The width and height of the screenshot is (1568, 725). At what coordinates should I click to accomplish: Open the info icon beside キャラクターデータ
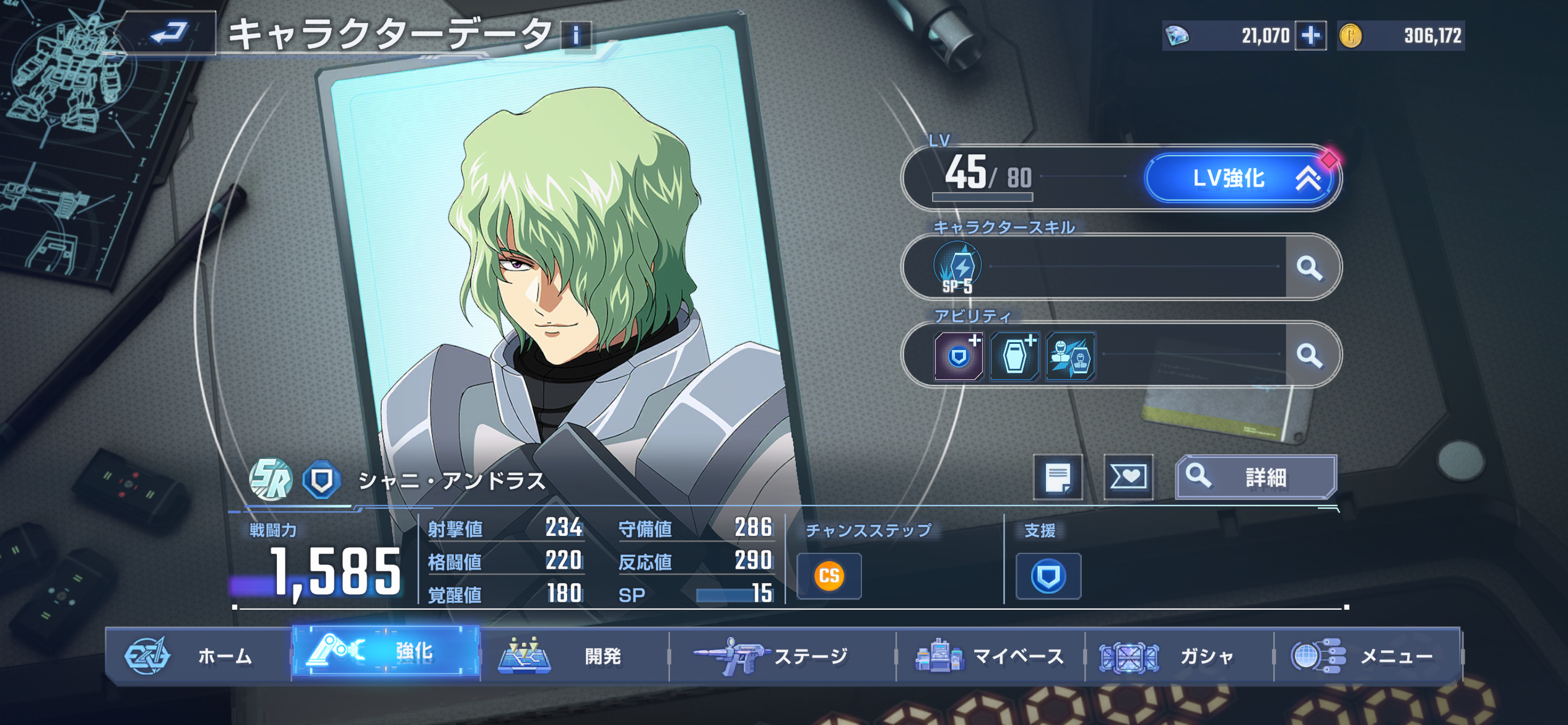coord(576,35)
